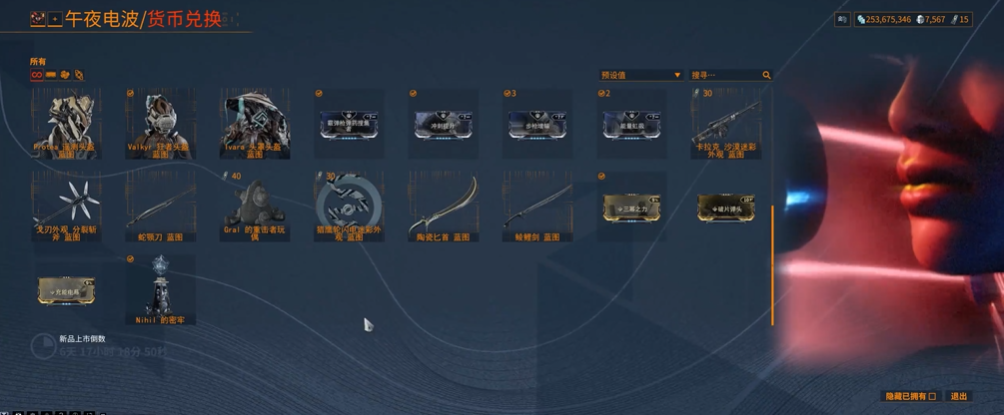Choose the Grat bobblehead toy offering
The image size is (1004, 415).
coord(254,206)
